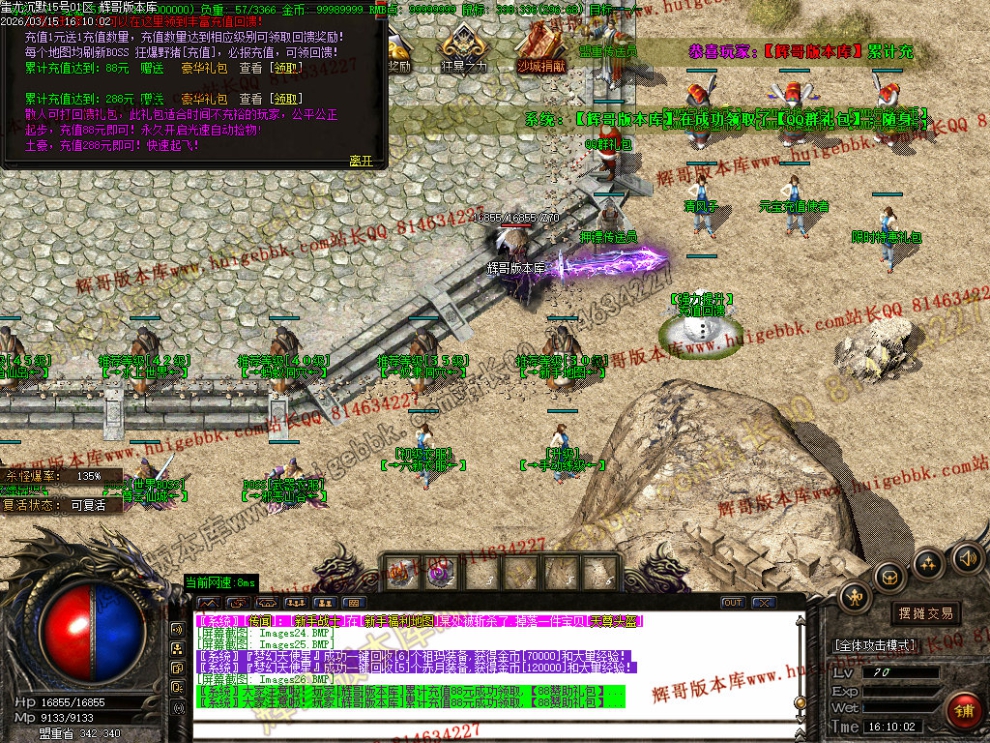
Task: View the 88元 deluxe gift pack
Action: pos(250,68)
